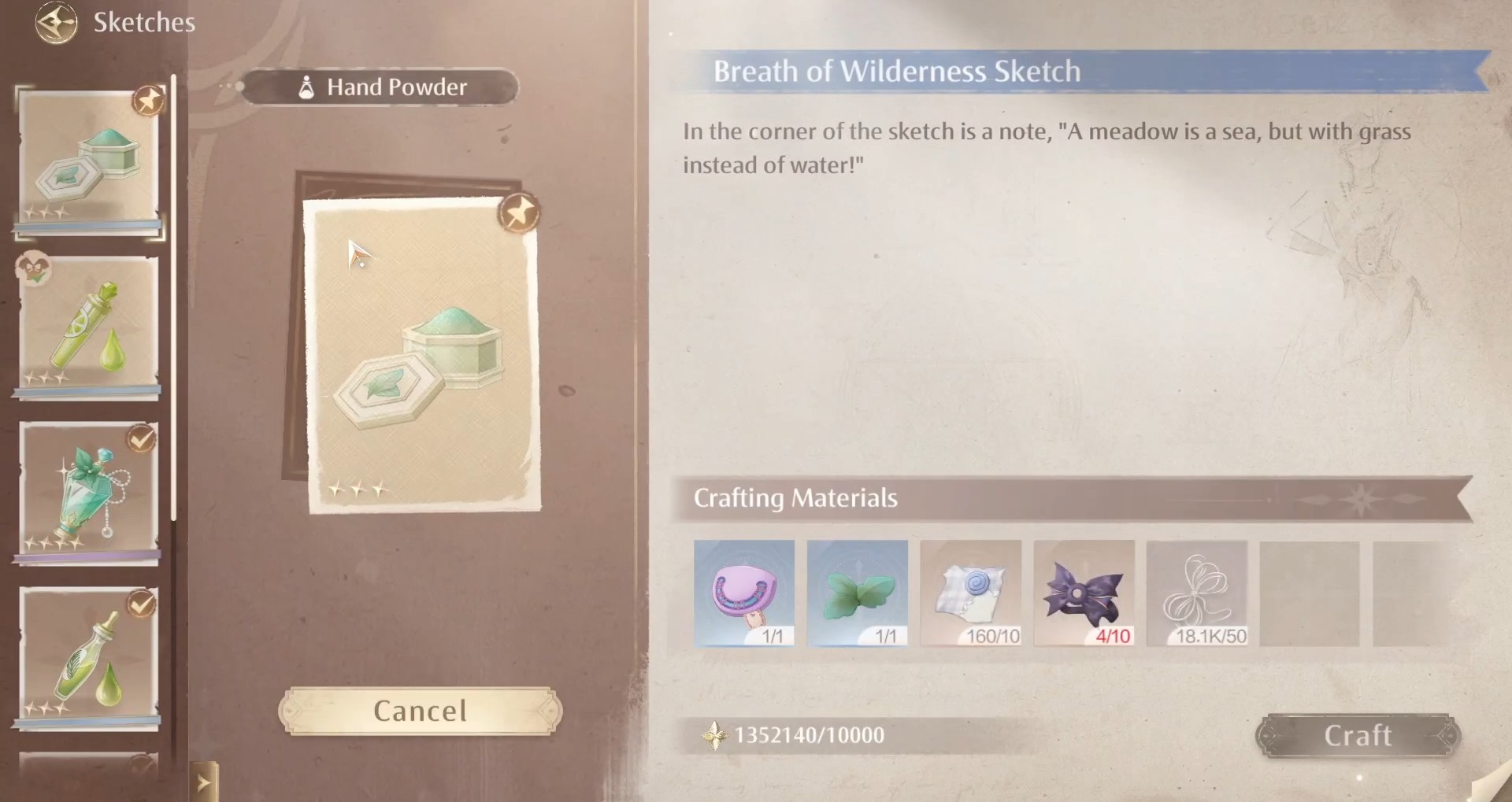Click the back arrow beside Sketches
Screen dimensions: 1512x802
[55, 23]
